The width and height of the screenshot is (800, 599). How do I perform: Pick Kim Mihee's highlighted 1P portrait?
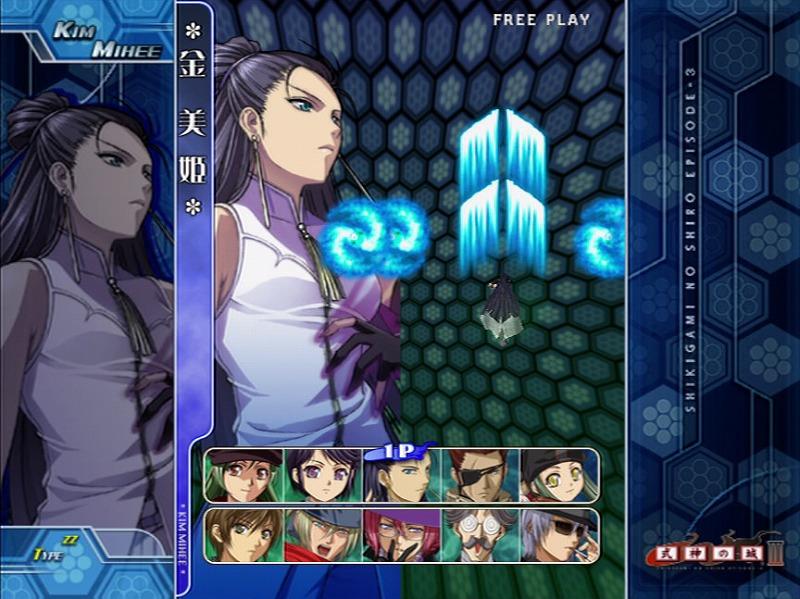pos(401,475)
